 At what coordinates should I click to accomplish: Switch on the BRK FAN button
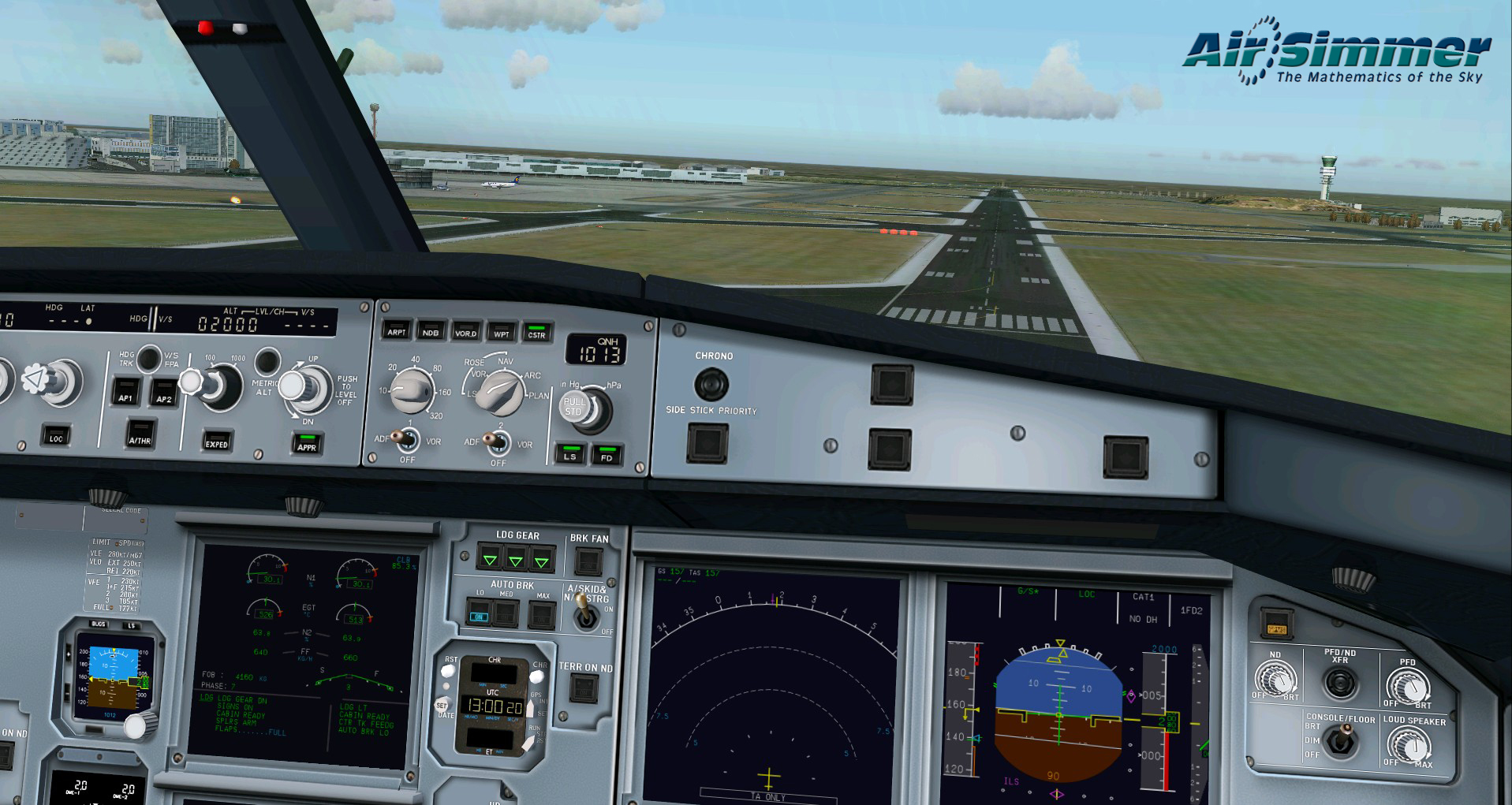pos(588,562)
